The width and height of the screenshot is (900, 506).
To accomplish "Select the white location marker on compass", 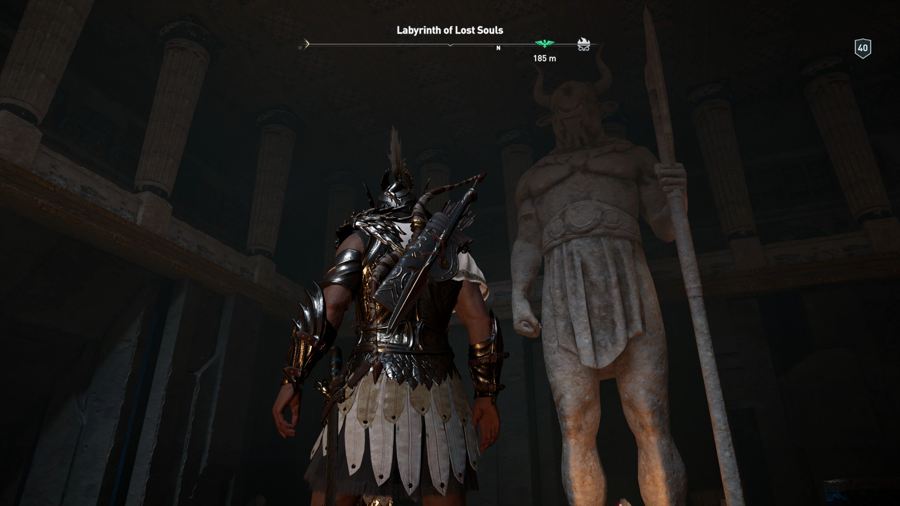I will click(x=584, y=44).
